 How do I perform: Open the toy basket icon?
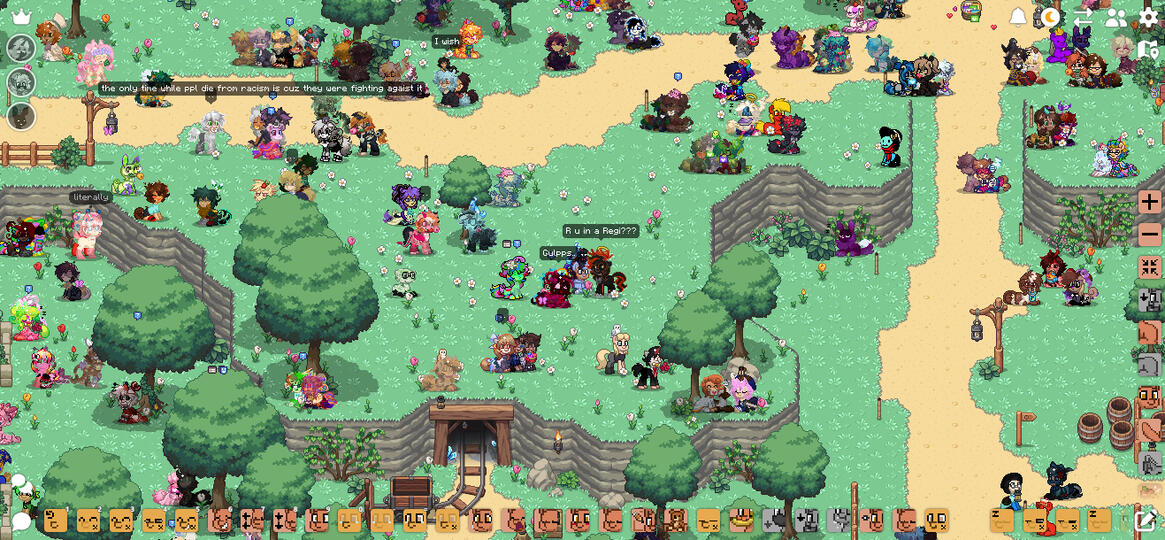pos(971,11)
